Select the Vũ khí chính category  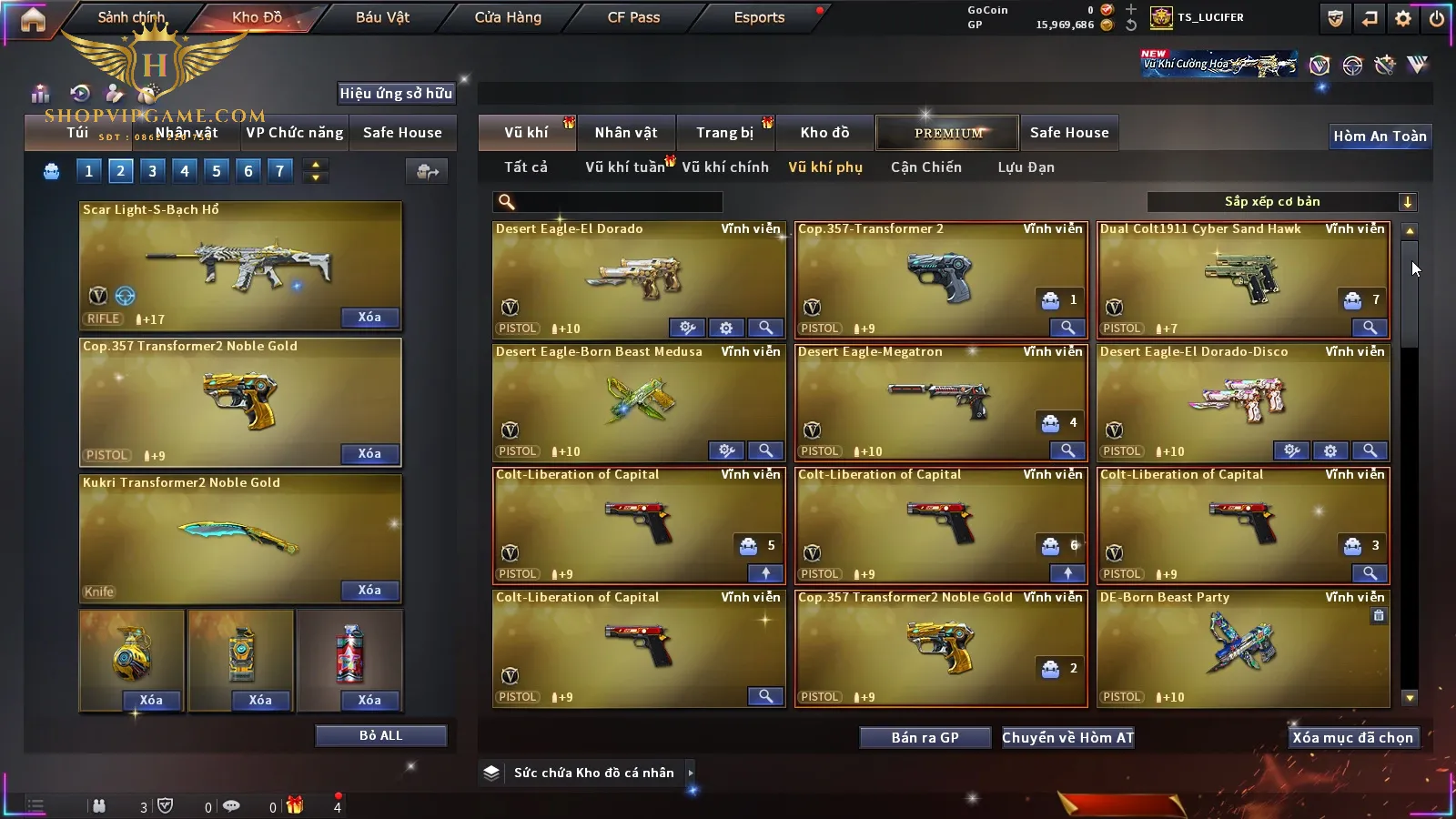(x=725, y=167)
